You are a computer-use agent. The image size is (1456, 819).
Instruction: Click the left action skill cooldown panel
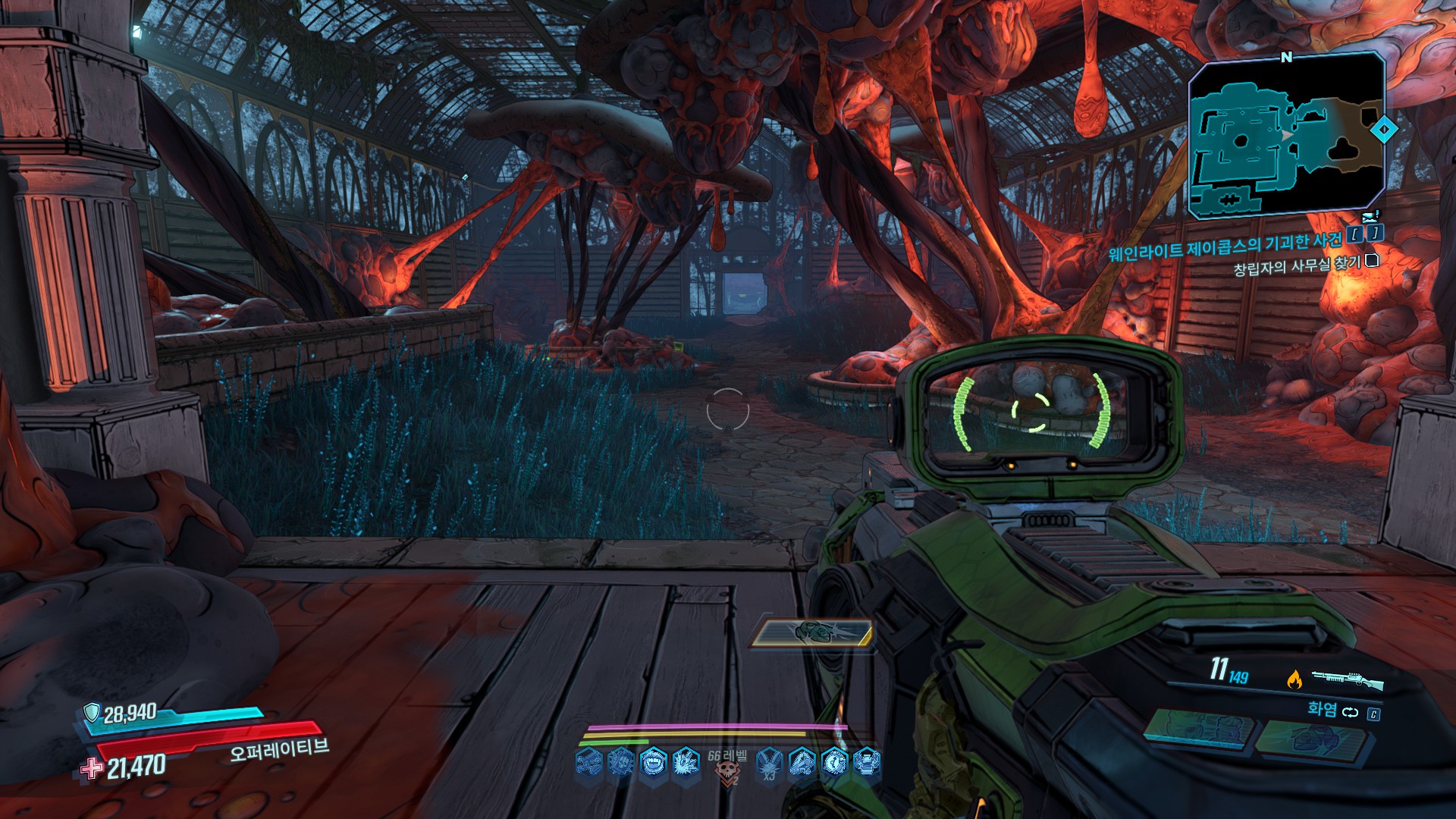coord(1197,730)
